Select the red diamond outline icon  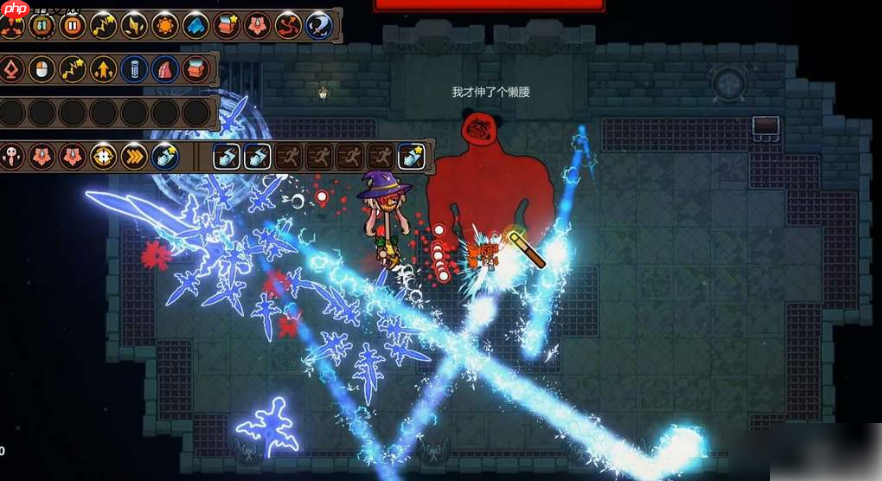click(x=11, y=69)
